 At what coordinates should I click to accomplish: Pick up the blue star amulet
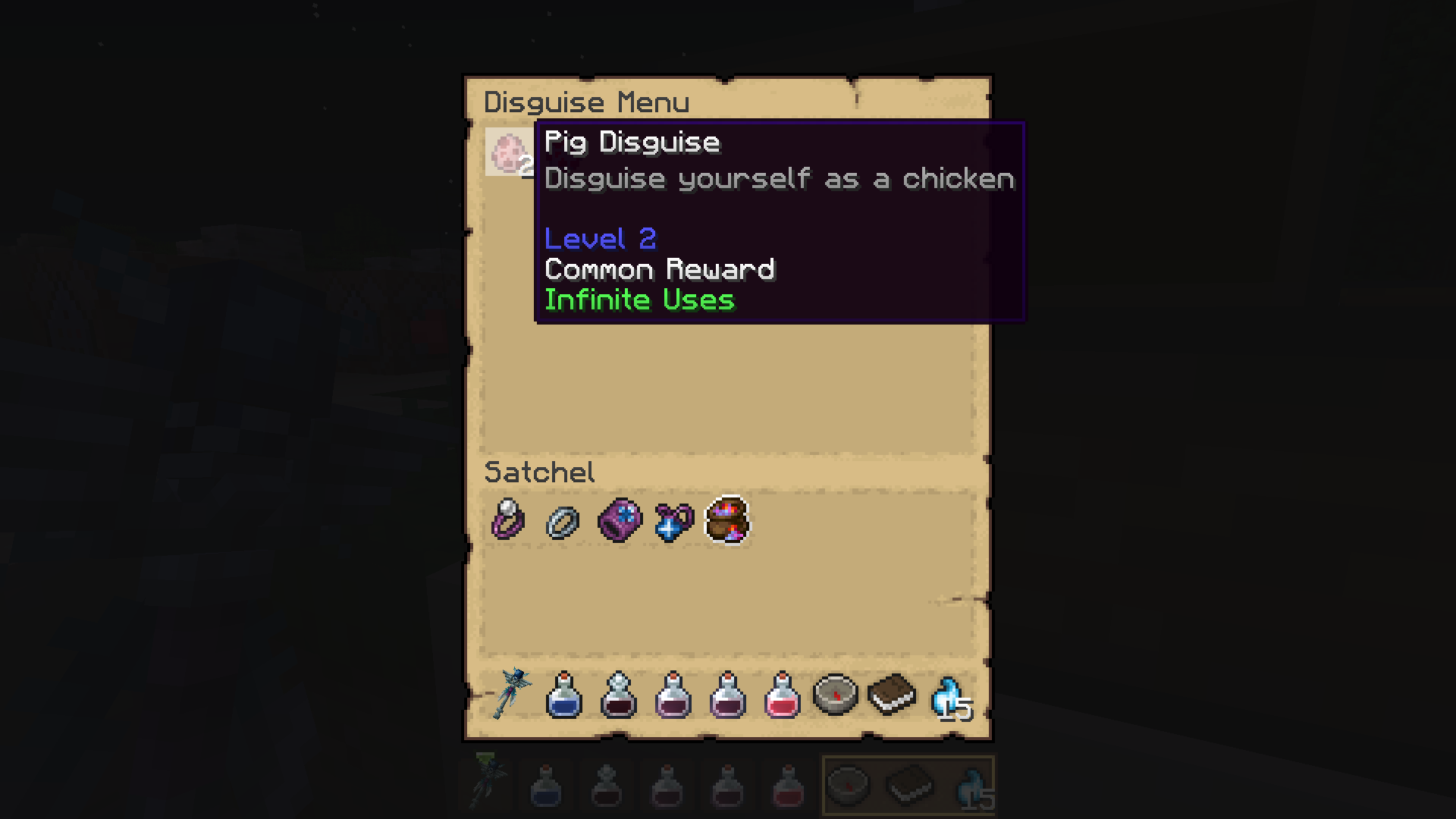[x=672, y=520]
